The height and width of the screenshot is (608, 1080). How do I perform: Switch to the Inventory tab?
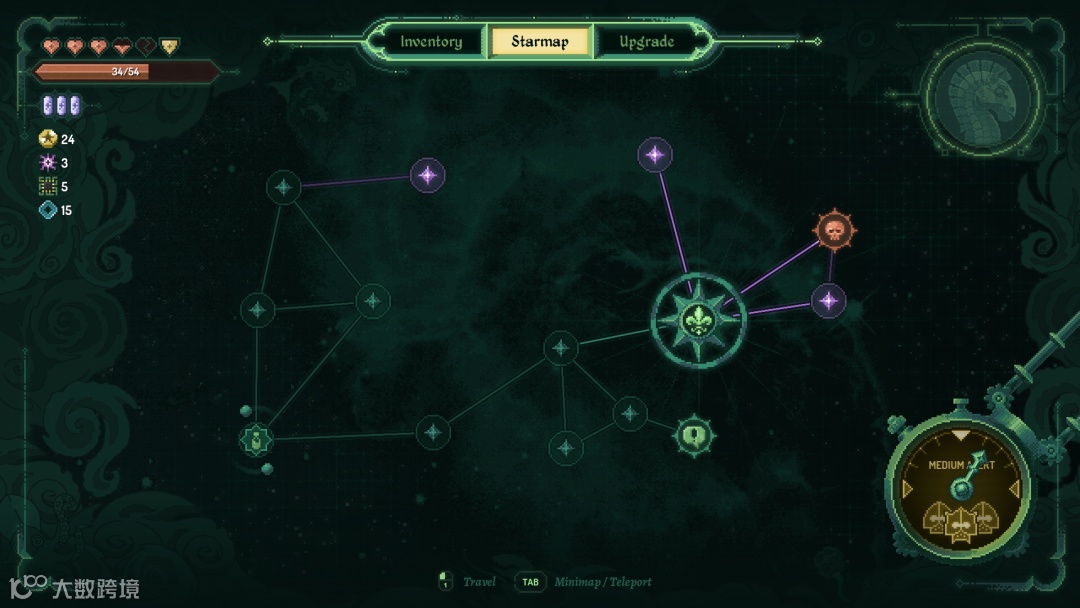click(x=431, y=42)
